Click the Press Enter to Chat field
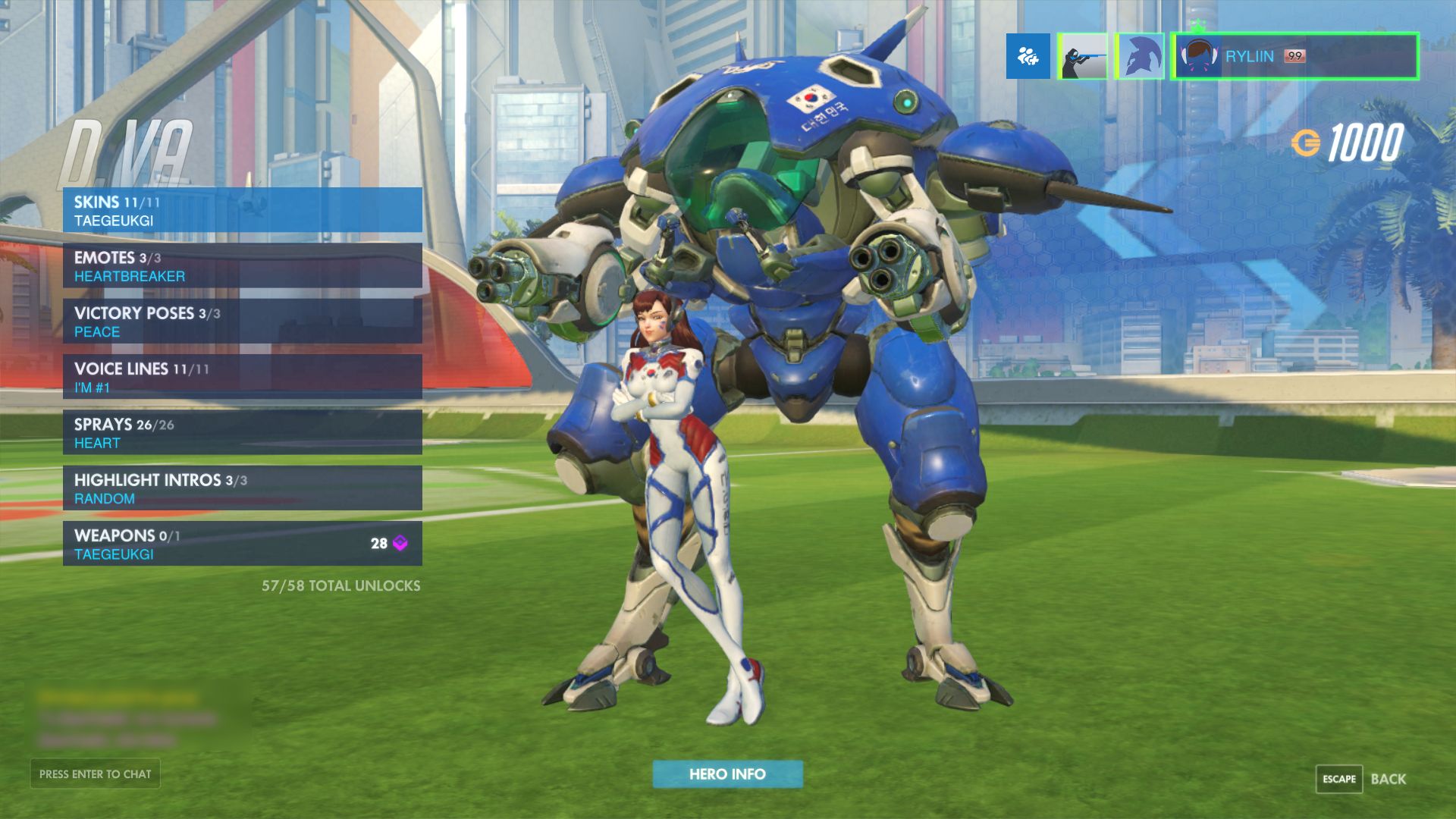Screen dimensions: 1456x819 [x=94, y=773]
